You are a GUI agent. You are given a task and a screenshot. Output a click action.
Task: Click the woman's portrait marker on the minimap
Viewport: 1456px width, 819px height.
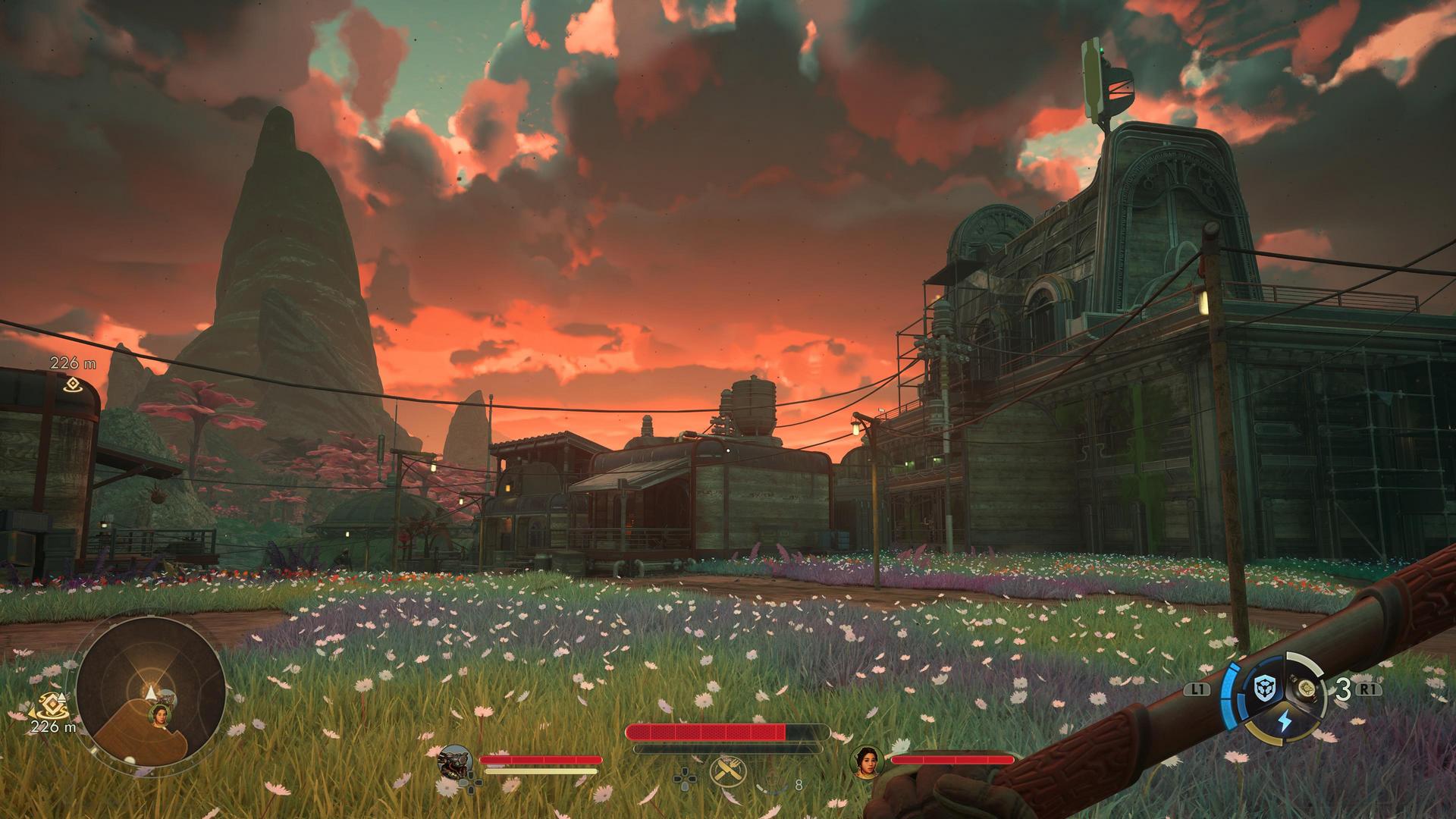click(x=160, y=714)
